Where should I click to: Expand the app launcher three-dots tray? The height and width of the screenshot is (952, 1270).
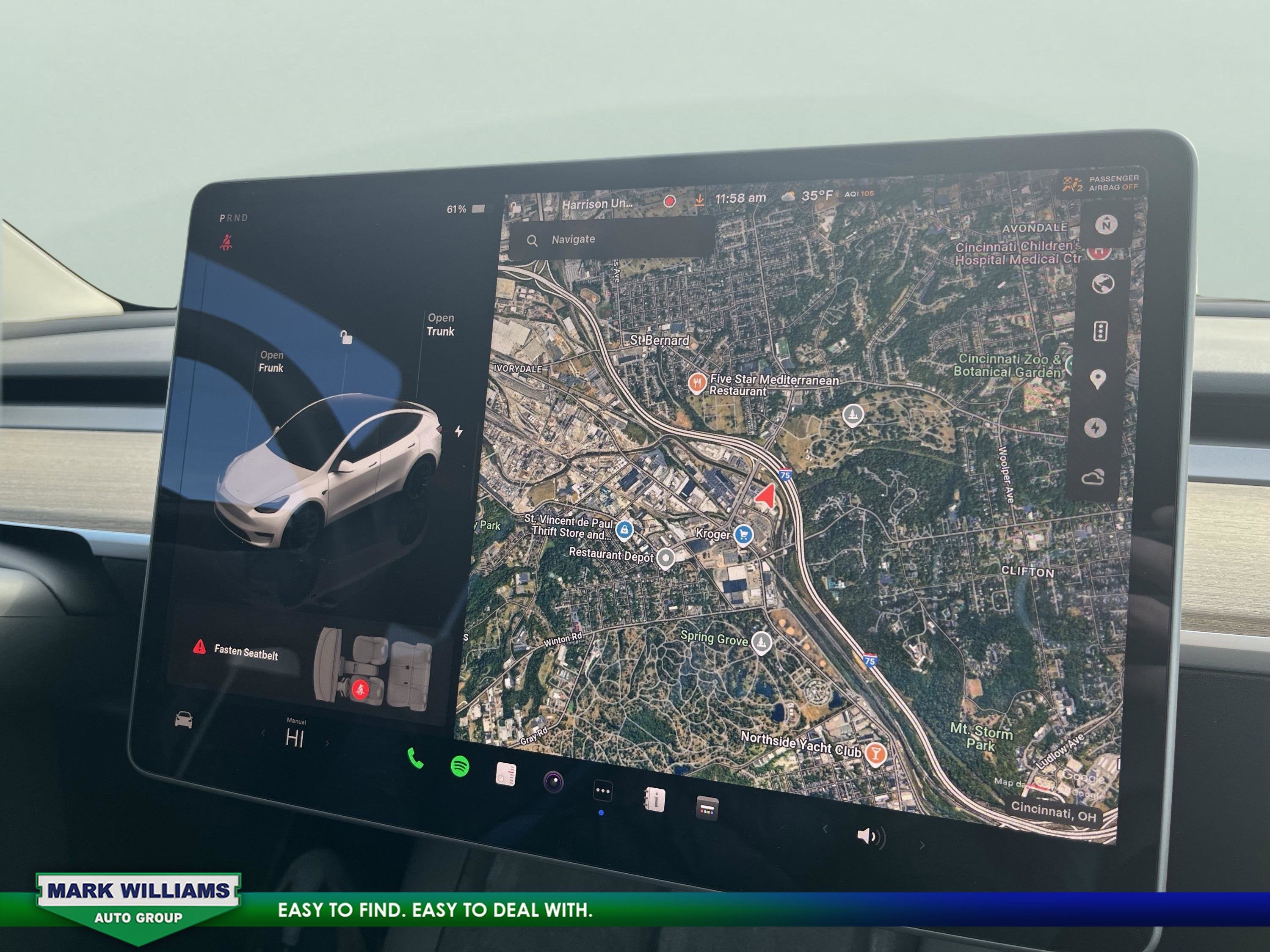603,791
